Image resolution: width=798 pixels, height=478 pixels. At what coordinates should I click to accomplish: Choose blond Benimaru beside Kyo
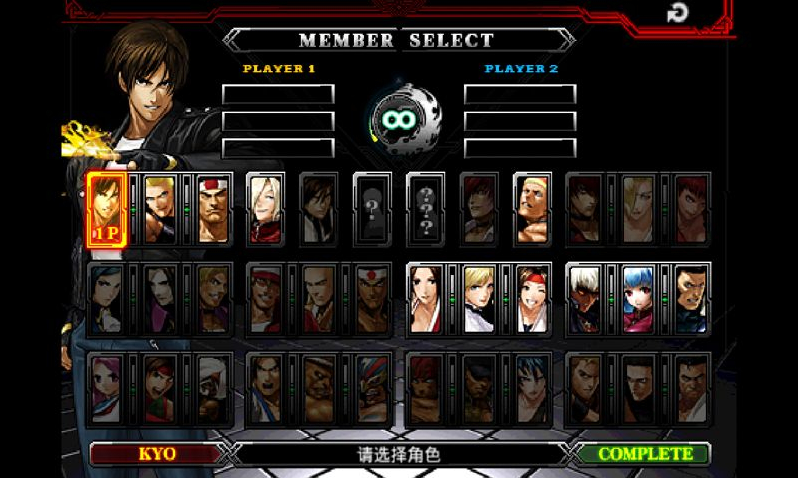tap(160, 209)
